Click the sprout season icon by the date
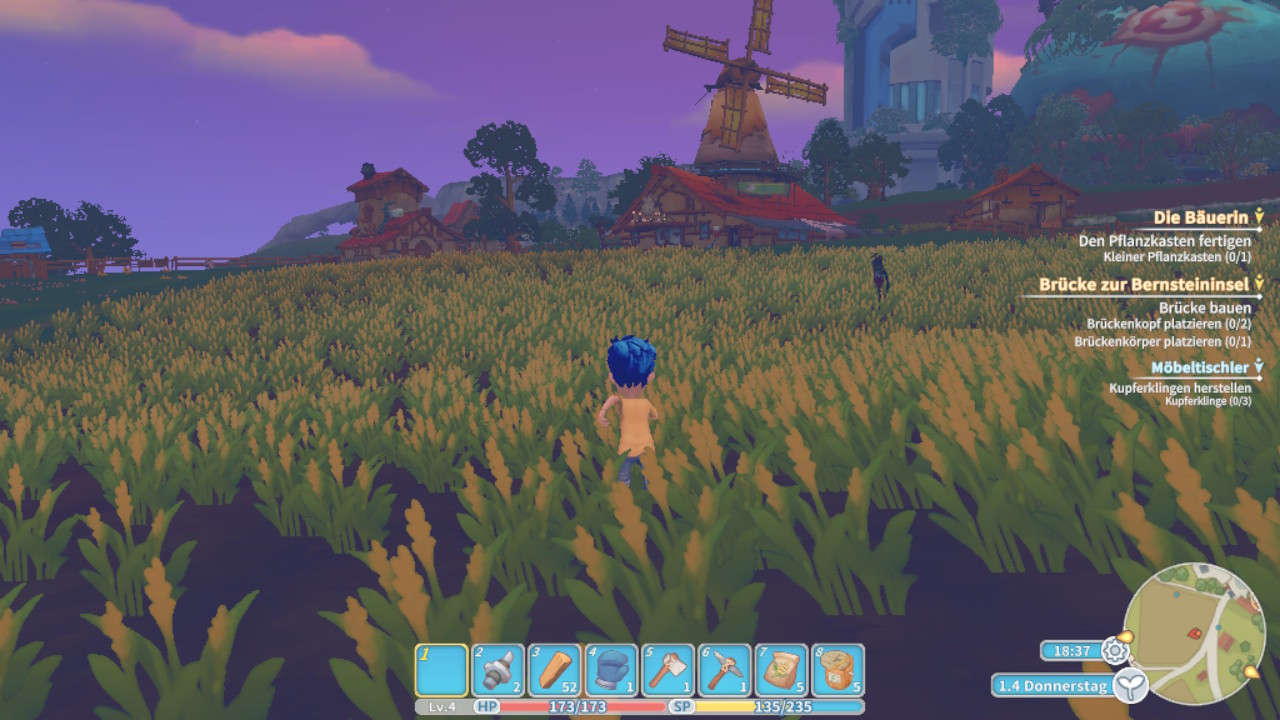1280x720 pixels. [1130, 686]
